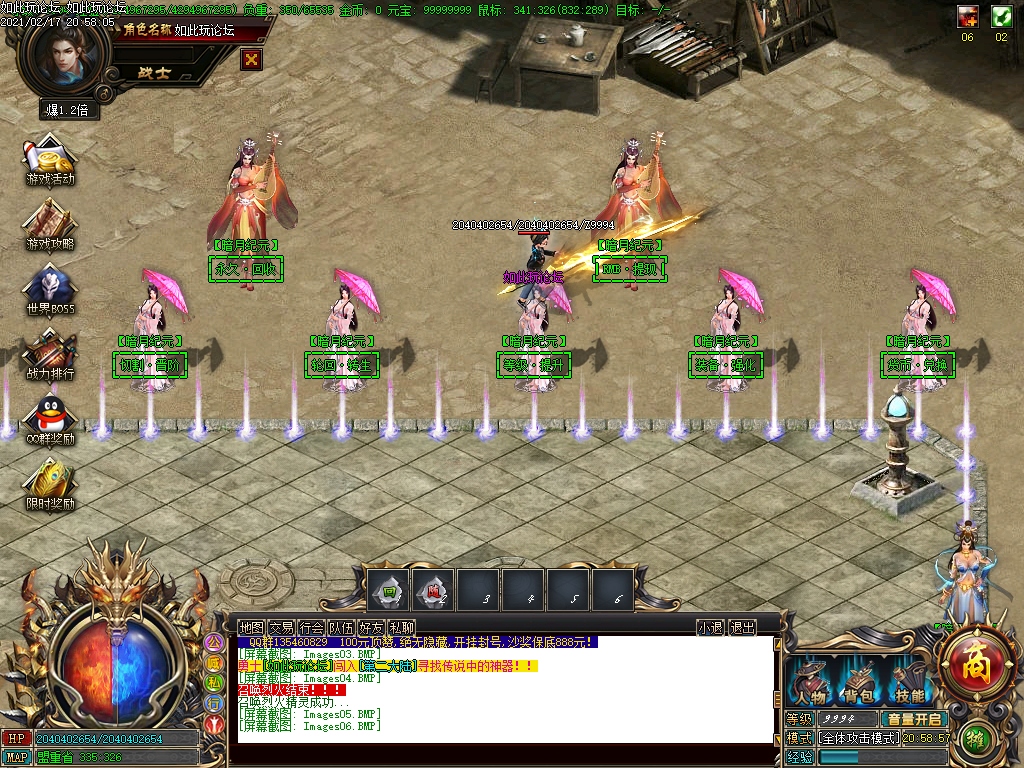1024x768 pixels.
Task: Switch to the 好友 friends tab
Action: tap(371, 627)
